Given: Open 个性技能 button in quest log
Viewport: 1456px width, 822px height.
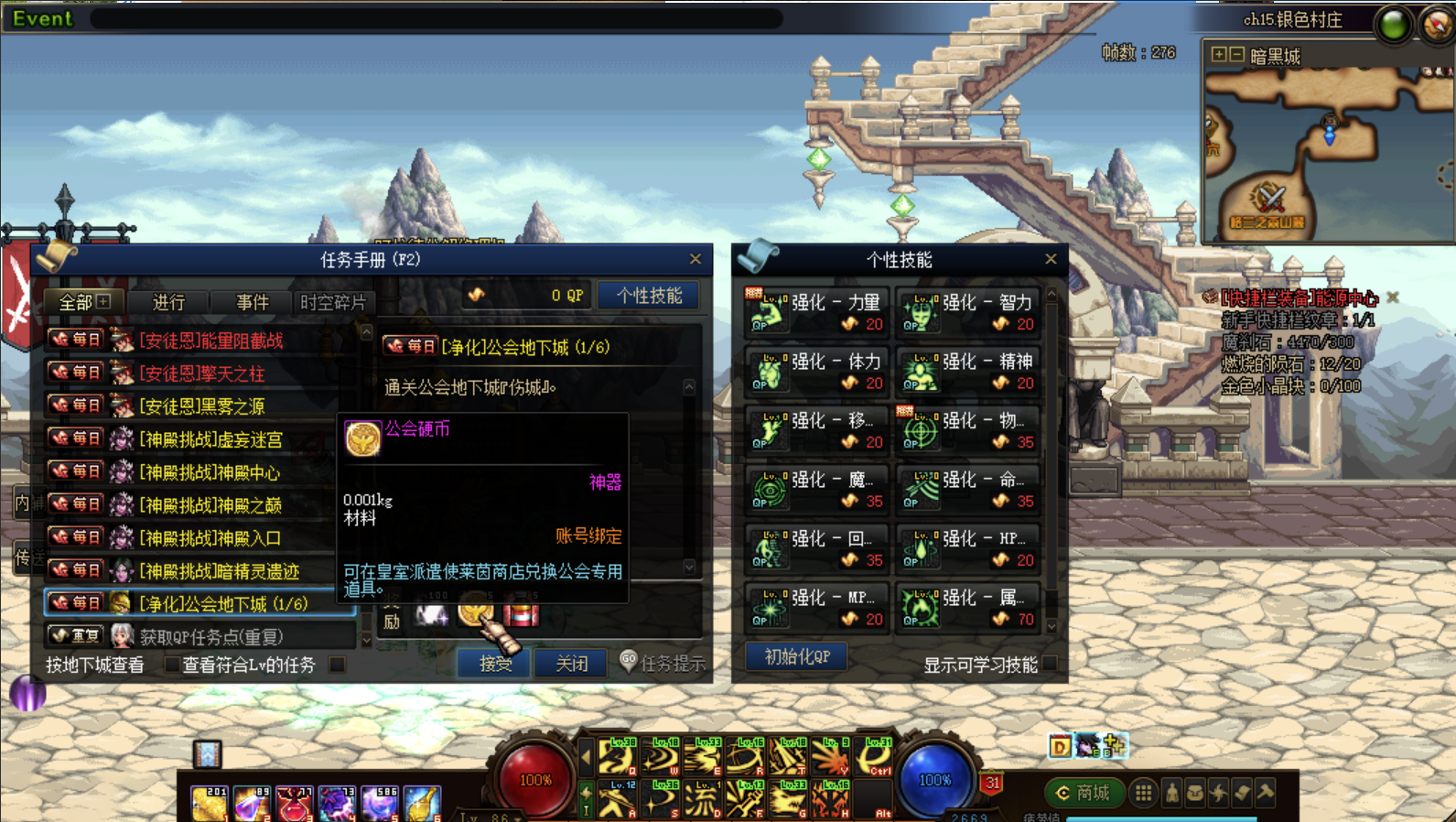Looking at the screenshot, I should pos(649,296).
